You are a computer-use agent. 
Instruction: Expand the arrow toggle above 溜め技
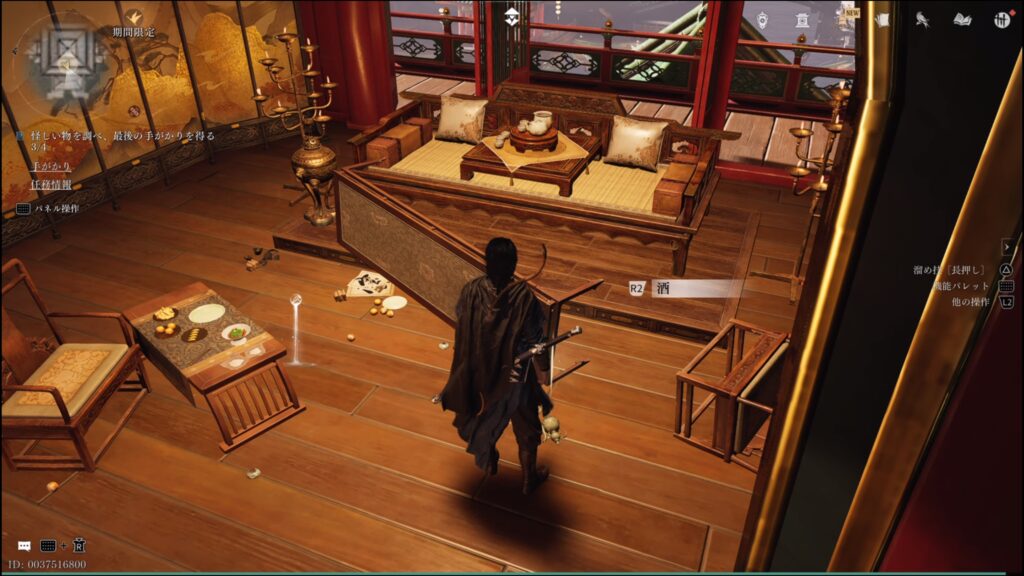[1007, 247]
